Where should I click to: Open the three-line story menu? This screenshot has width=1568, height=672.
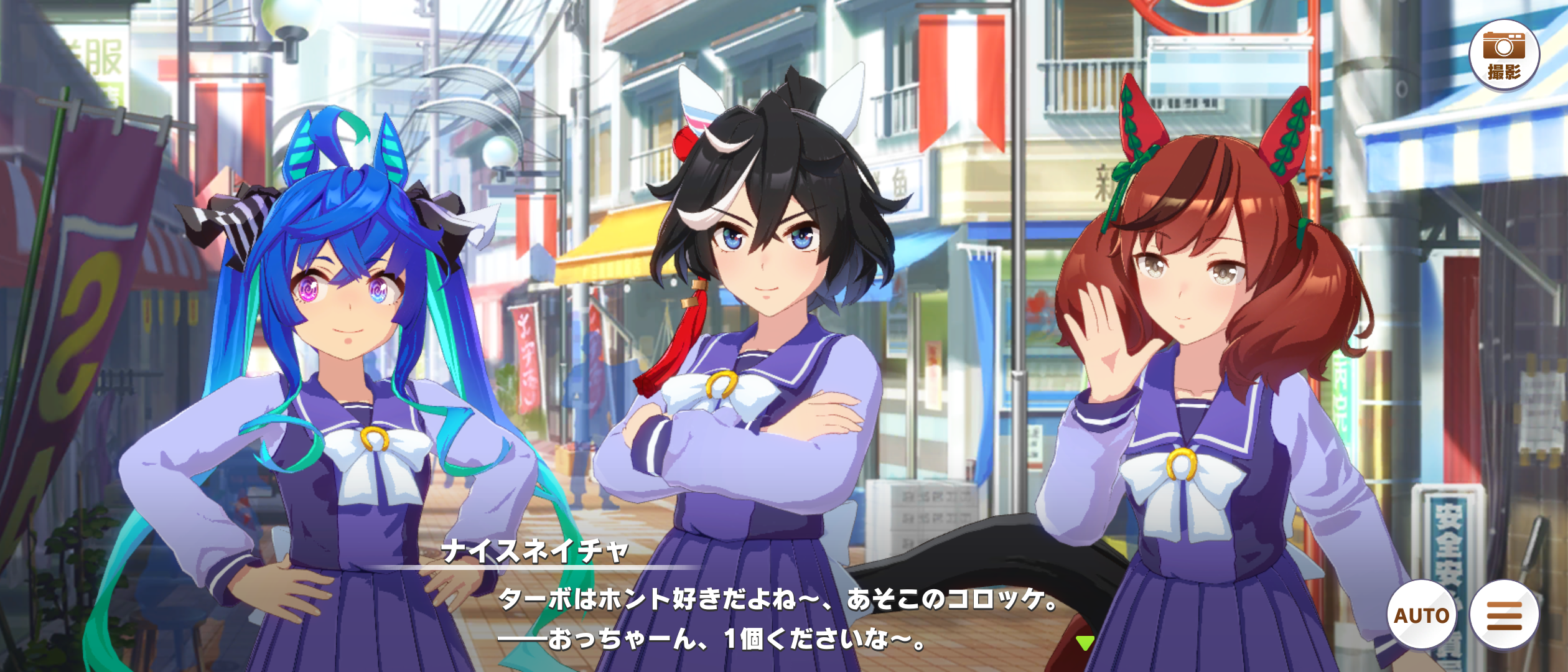click(x=1505, y=615)
